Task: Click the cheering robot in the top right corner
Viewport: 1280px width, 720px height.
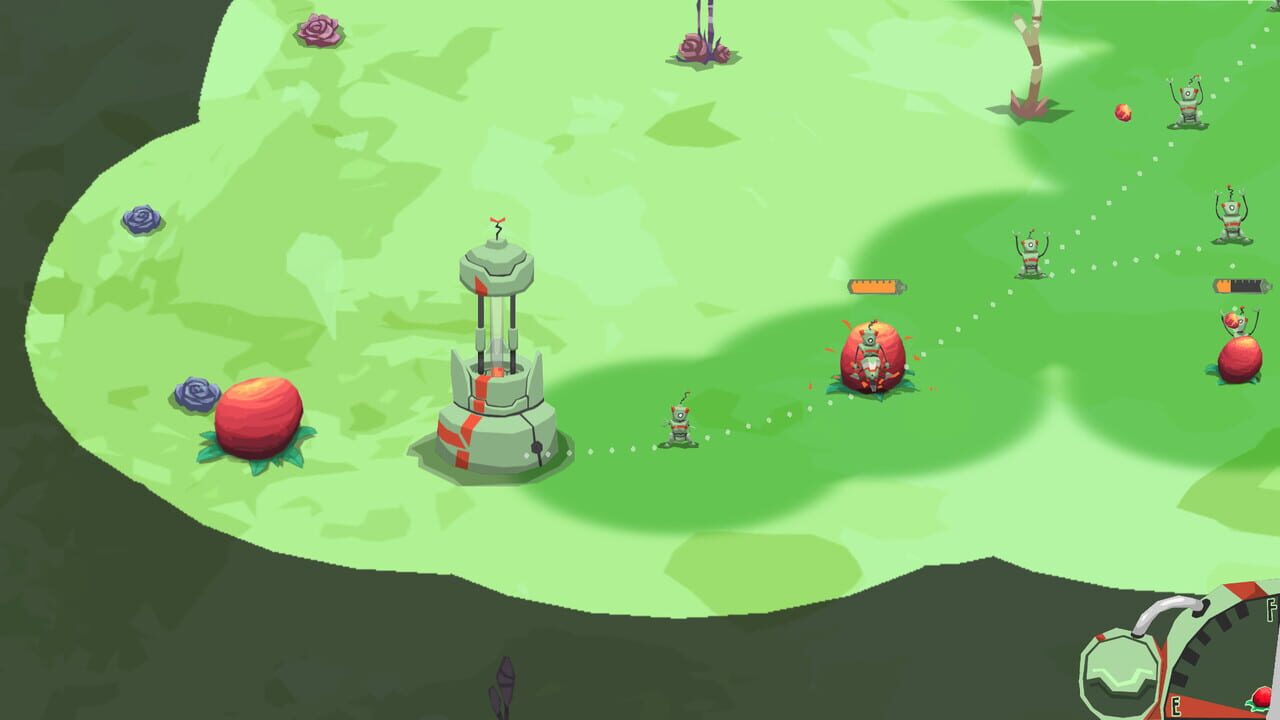Action: (x=1188, y=100)
